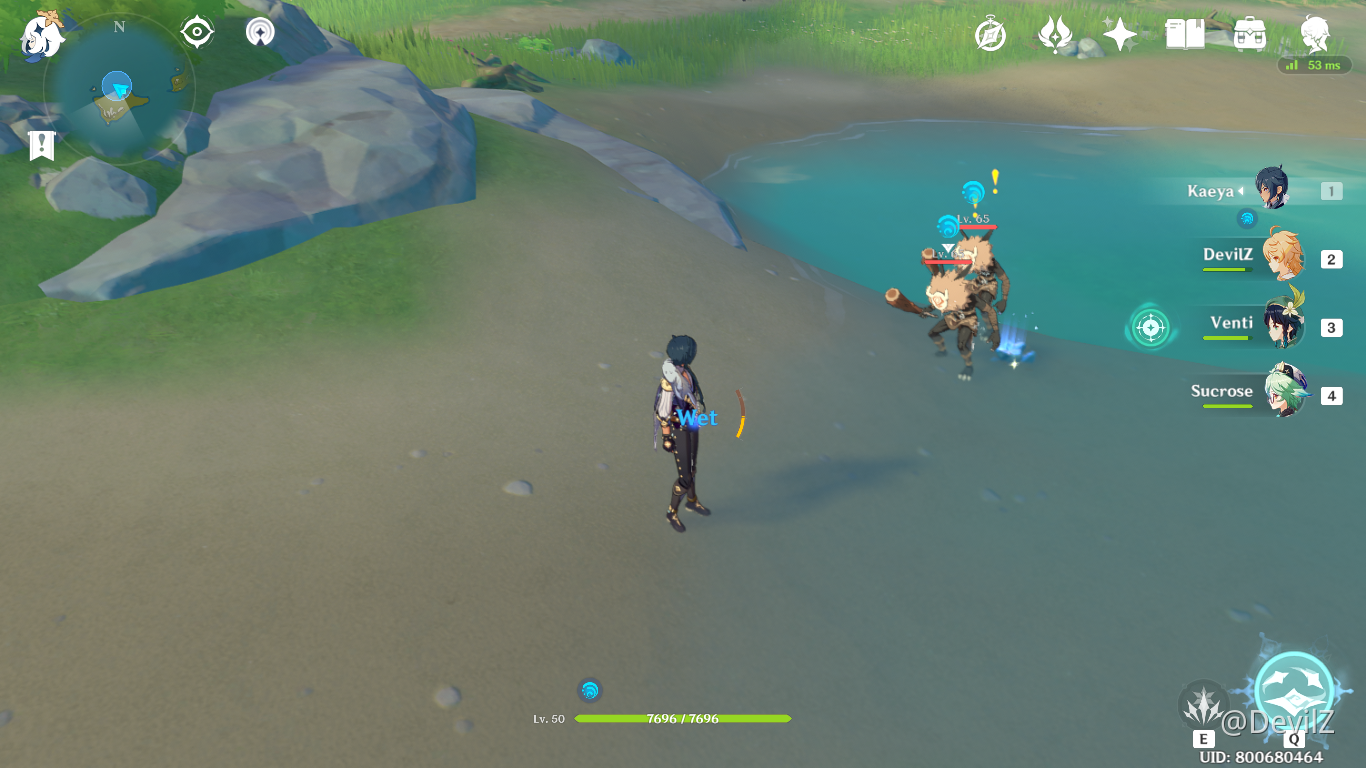Open the Wish star icon
Viewport: 1366px width, 768px height.
click(x=1119, y=36)
